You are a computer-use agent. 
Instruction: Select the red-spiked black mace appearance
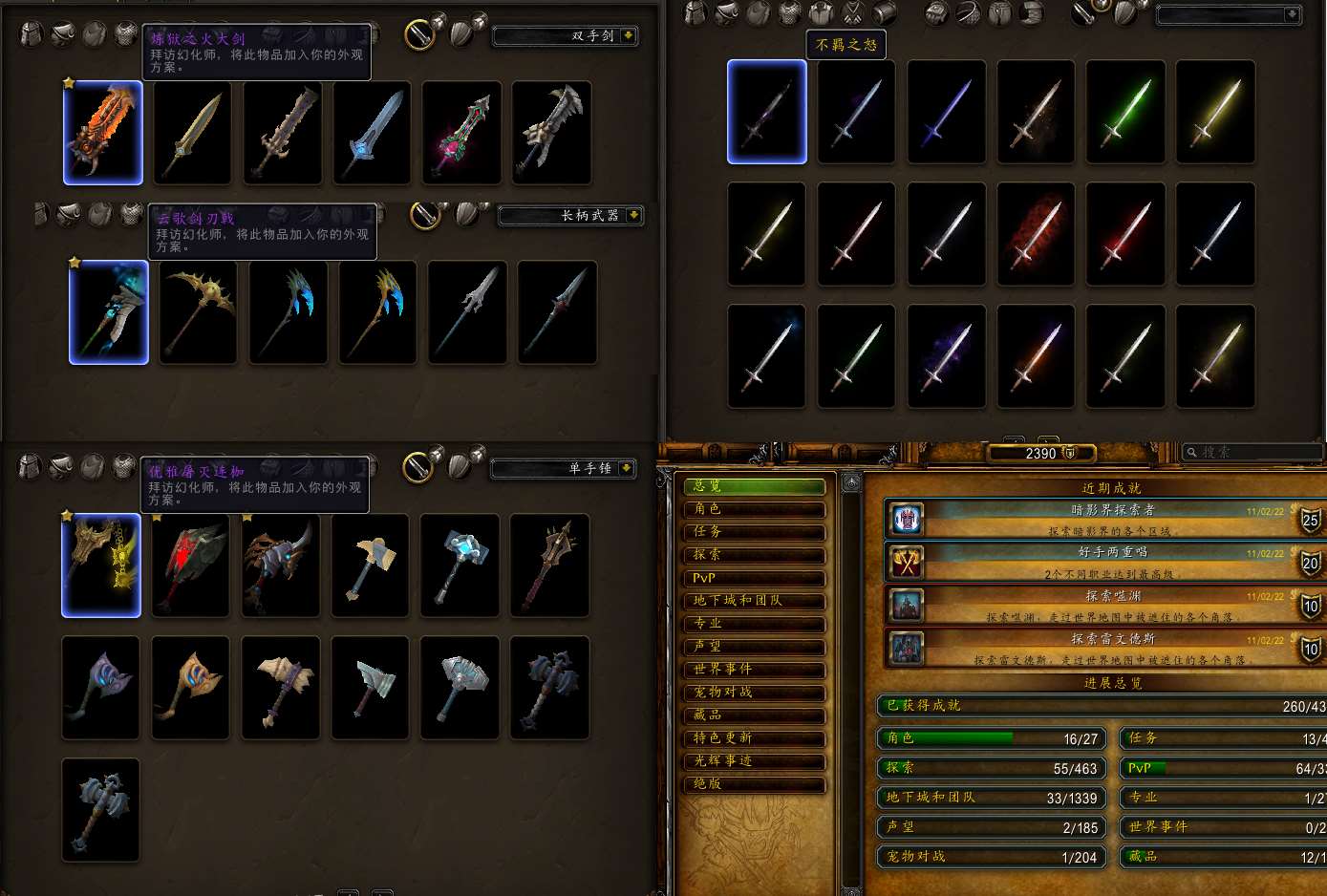tap(190, 565)
